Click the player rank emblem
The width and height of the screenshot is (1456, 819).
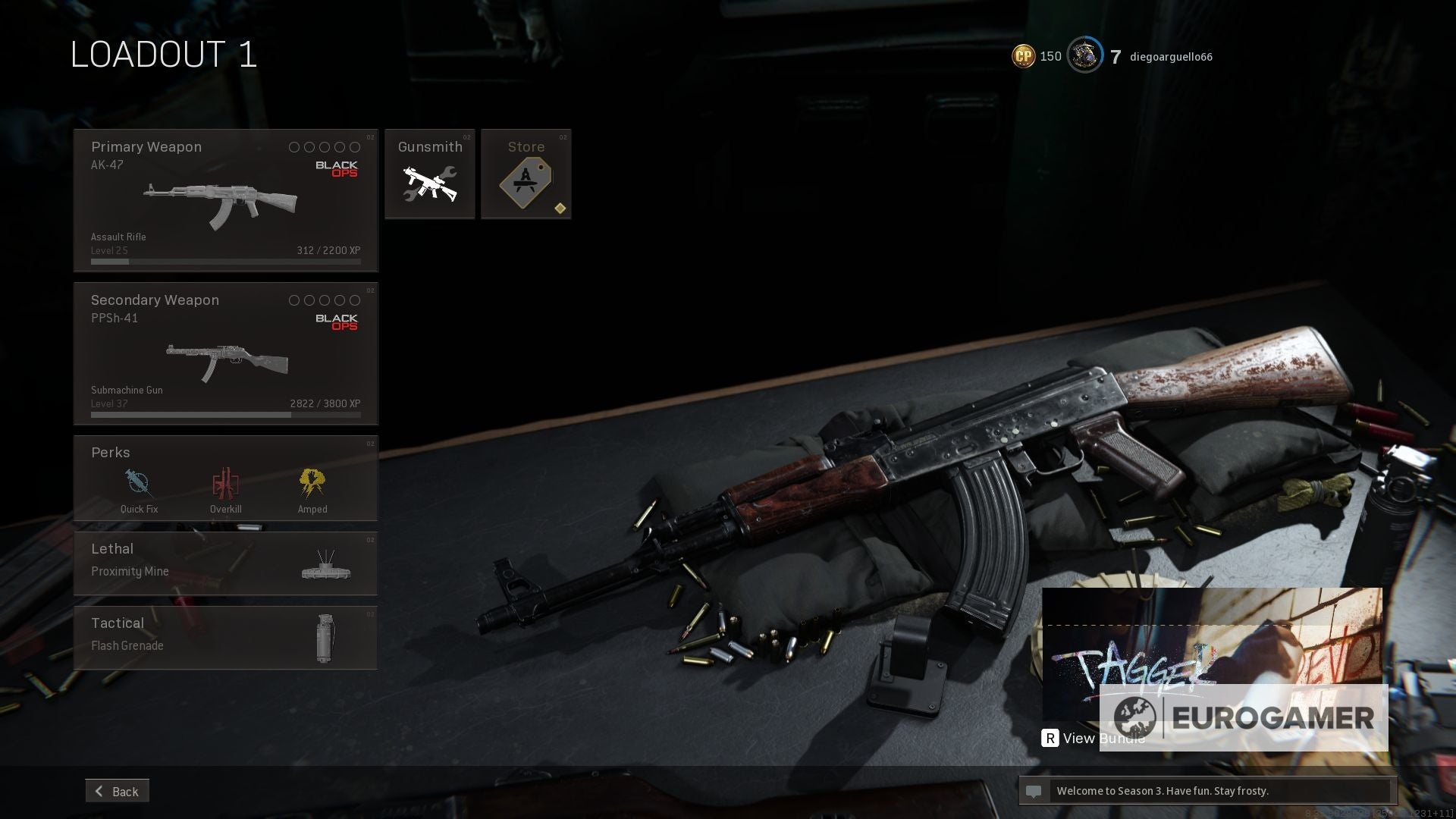(x=1084, y=55)
